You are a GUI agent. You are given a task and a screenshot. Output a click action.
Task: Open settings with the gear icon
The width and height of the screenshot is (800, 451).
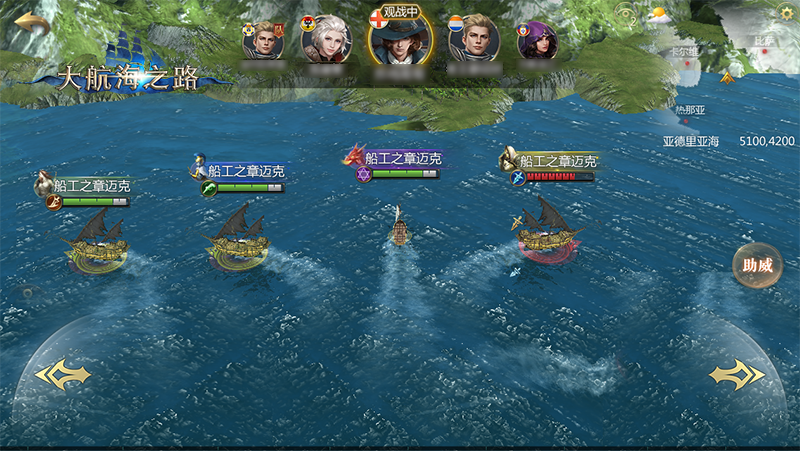pos(785,13)
